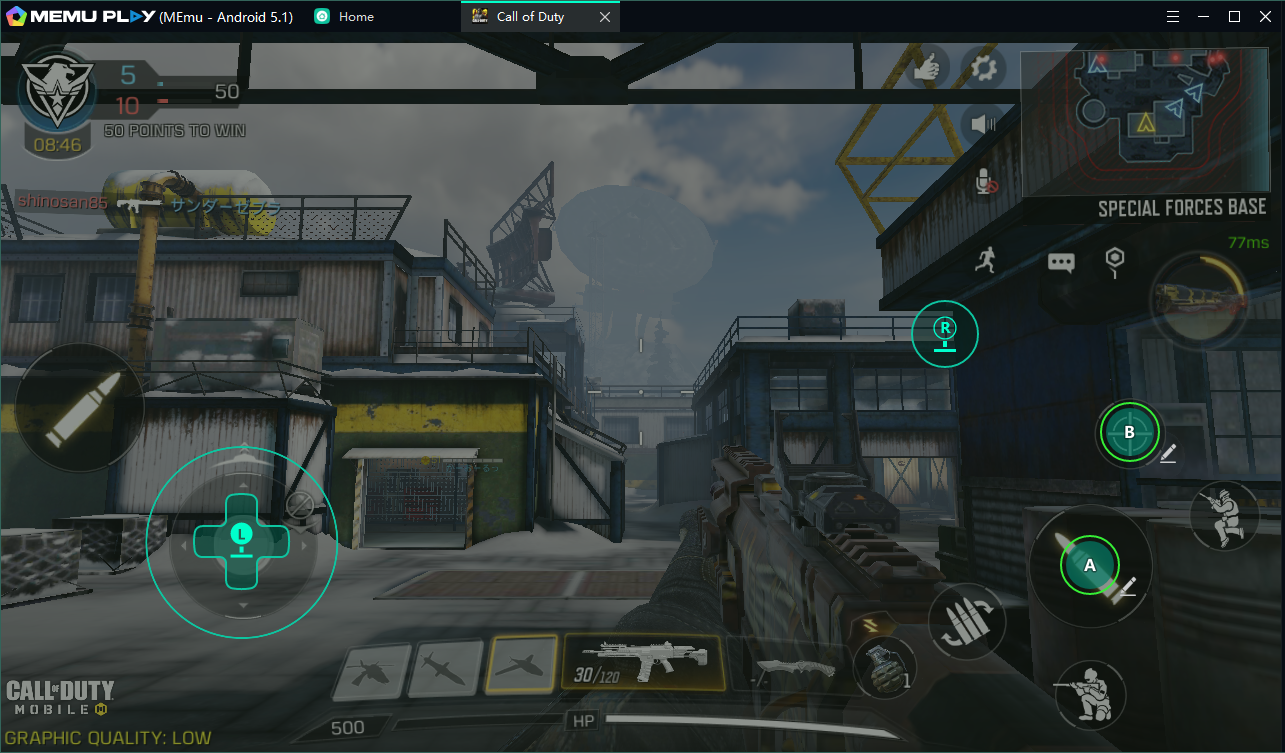1285x753 pixels.
Task: Tap the sprint running-man icon
Action: pyautogui.click(x=986, y=261)
